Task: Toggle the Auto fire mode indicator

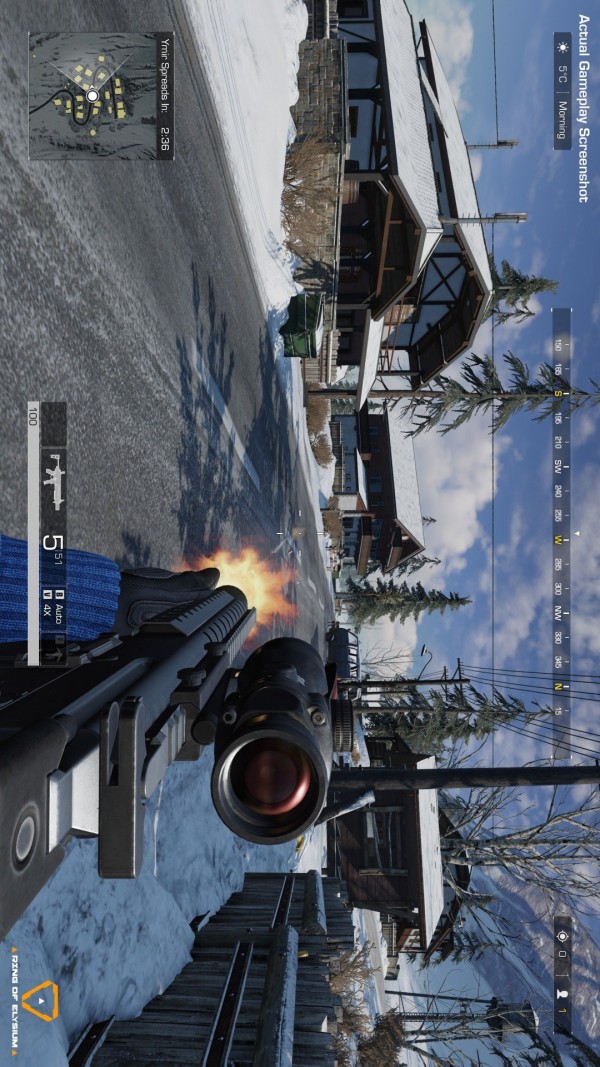Action: tap(60, 608)
